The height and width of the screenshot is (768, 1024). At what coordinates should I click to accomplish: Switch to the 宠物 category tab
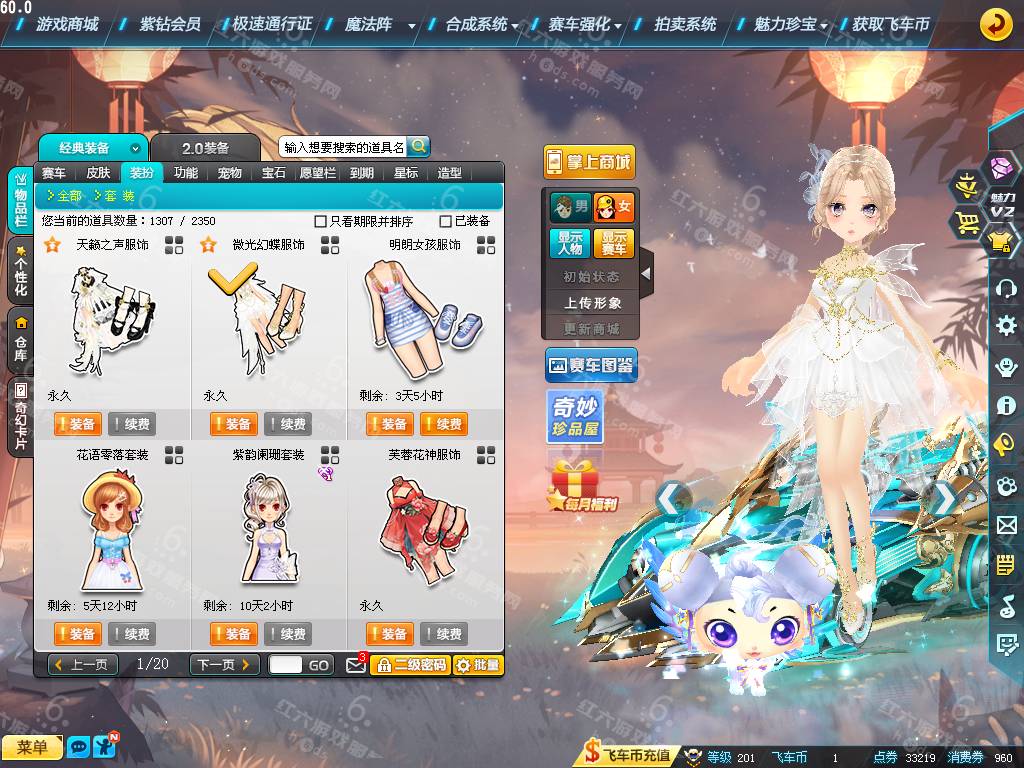coord(229,172)
